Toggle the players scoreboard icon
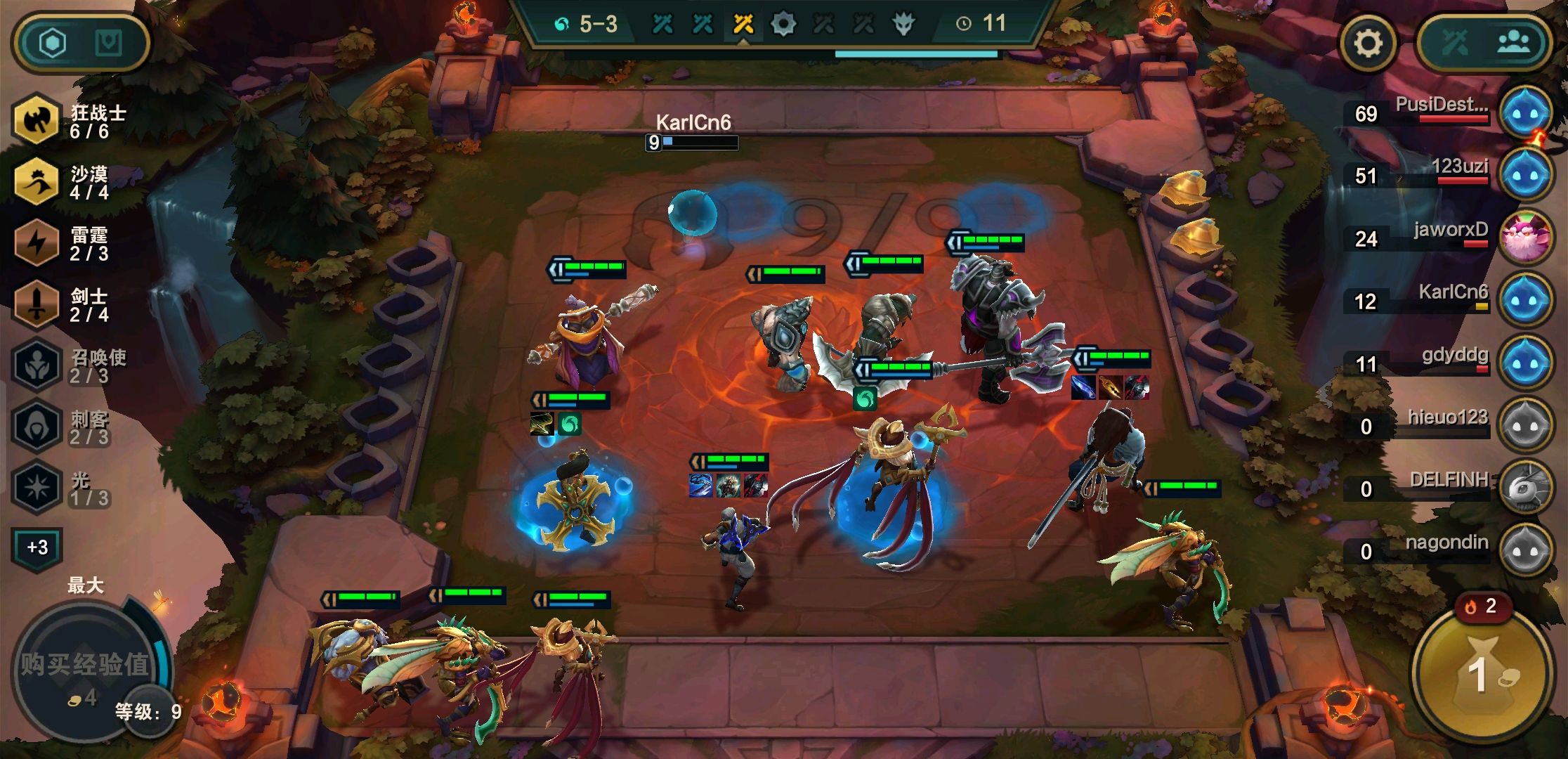 (x=1513, y=44)
